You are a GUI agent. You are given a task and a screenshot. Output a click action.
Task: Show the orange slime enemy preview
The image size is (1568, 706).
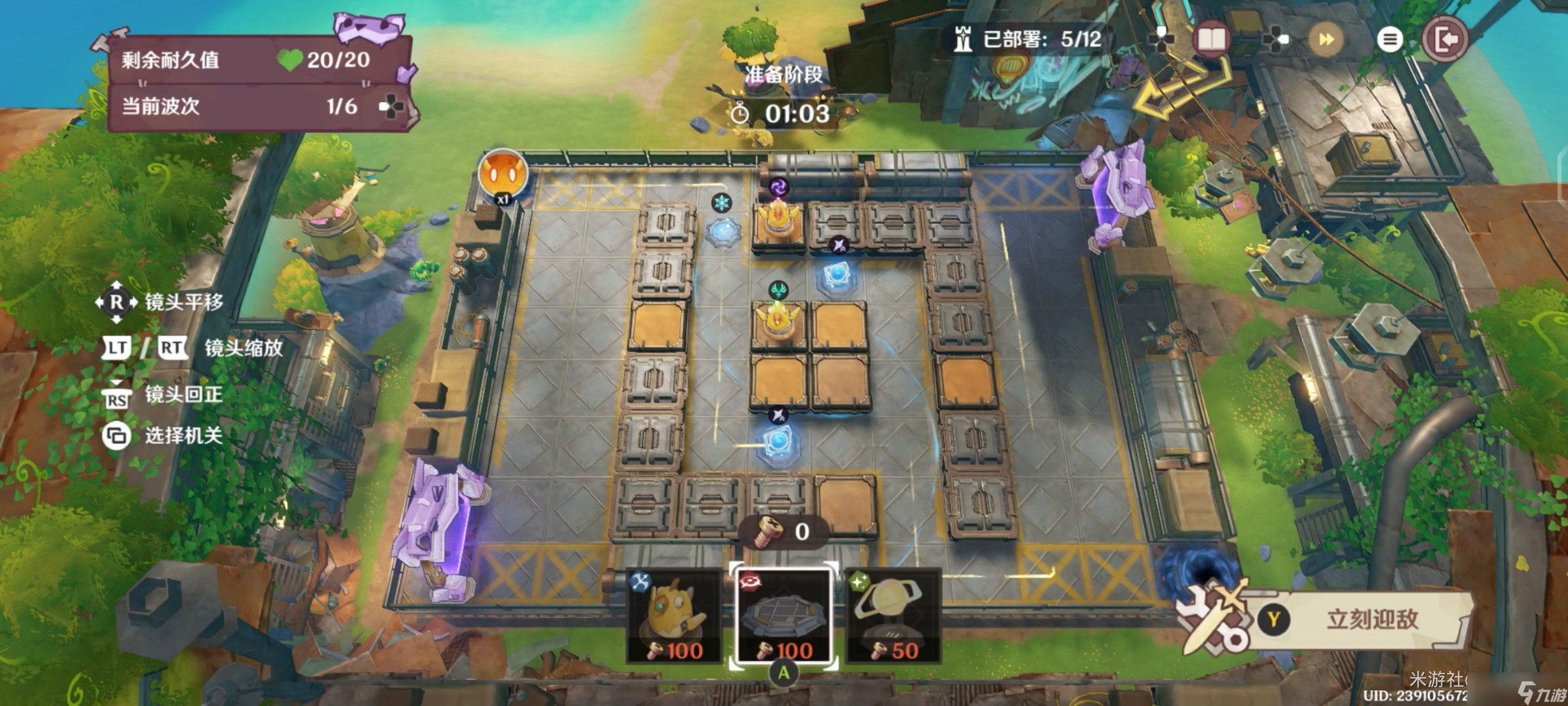503,174
